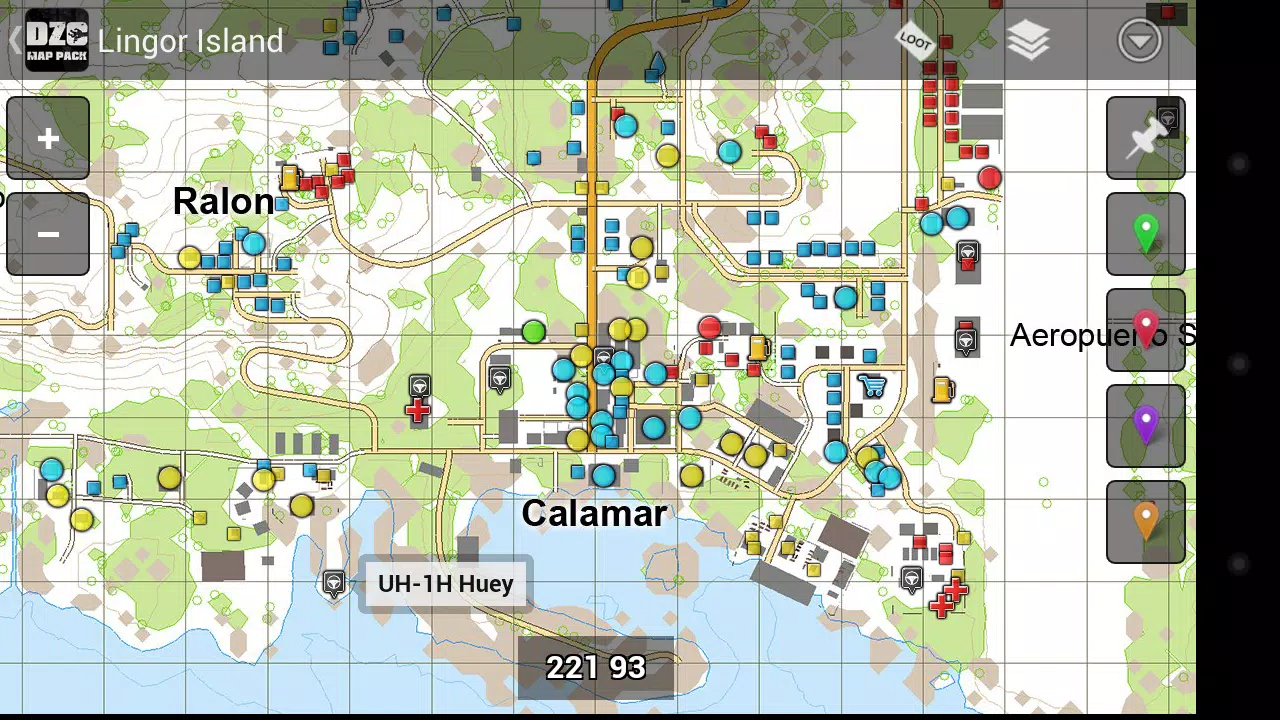
Task: Toggle the helicopter crash site marker near Calamar
Action: coord(333,583)
